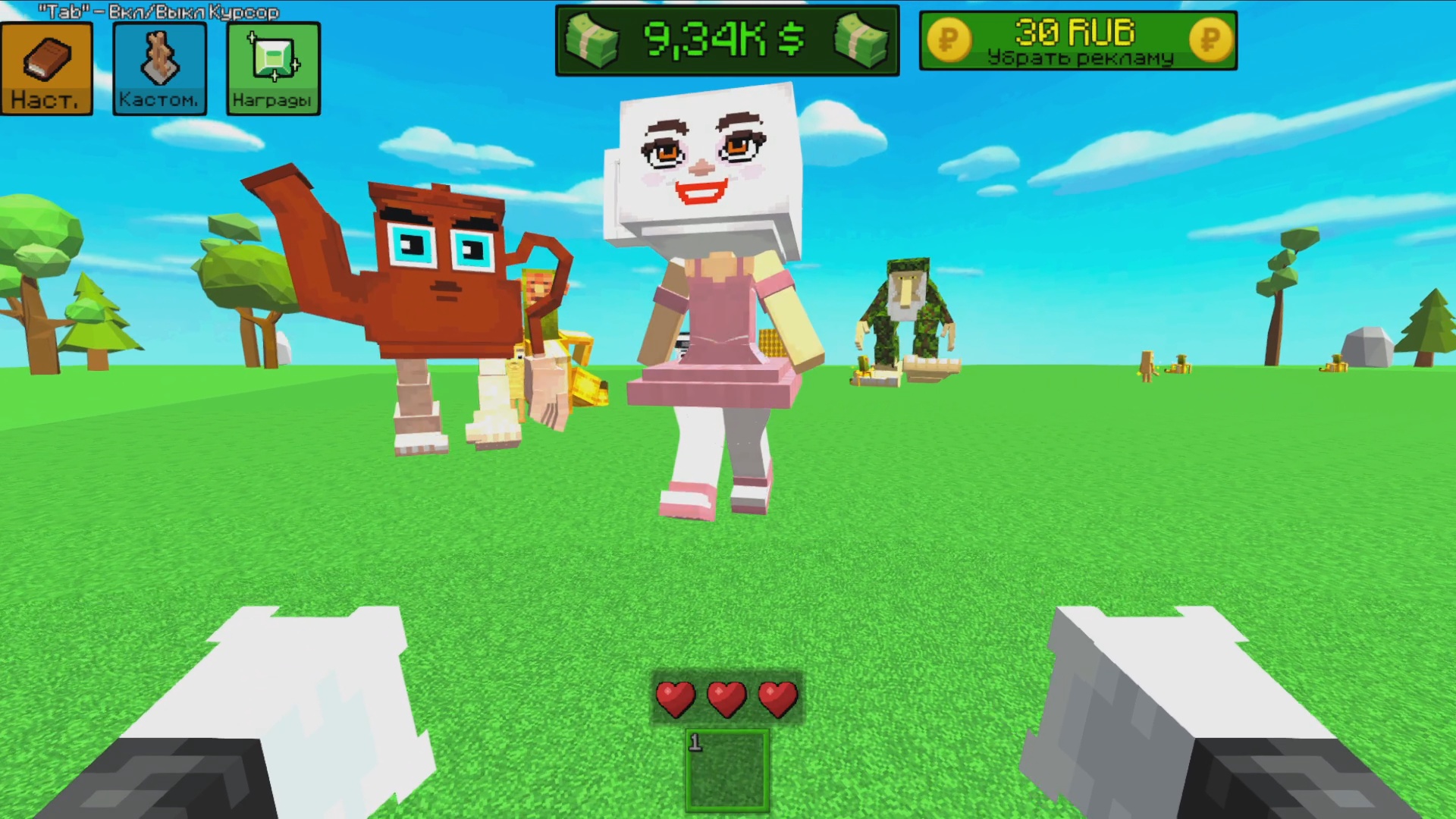Open the Награды rewards gem icon
1456x819 pixels.
tap(273, 68)
